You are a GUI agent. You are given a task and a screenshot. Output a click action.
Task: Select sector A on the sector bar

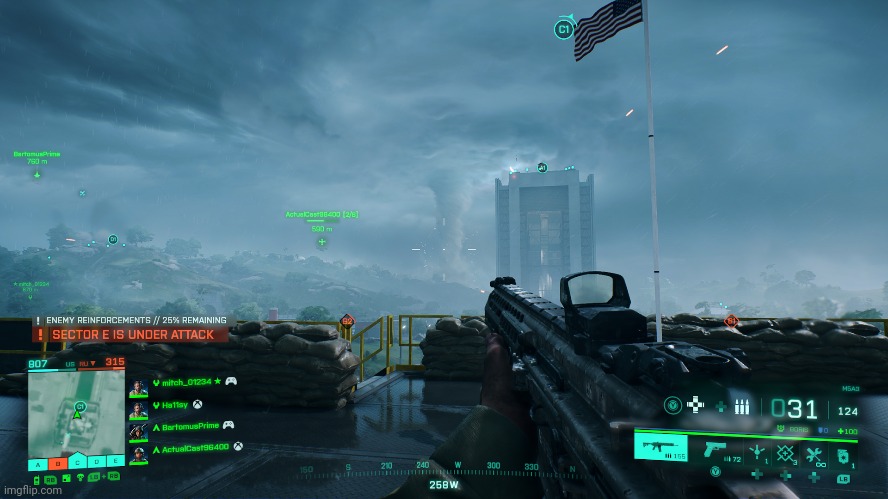coord(38,462)
